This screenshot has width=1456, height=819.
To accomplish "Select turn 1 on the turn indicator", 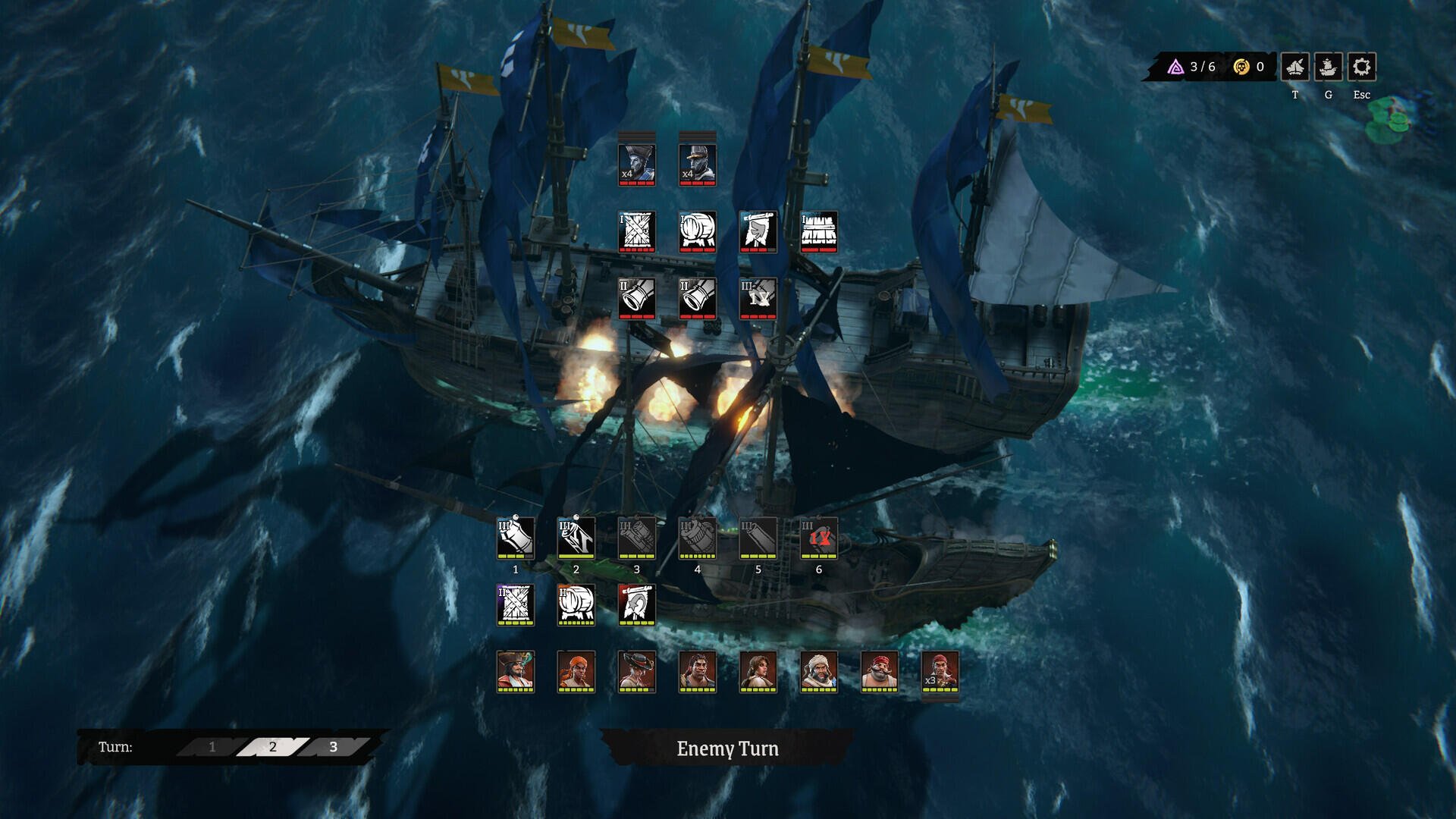I will (x=211, y=746).
